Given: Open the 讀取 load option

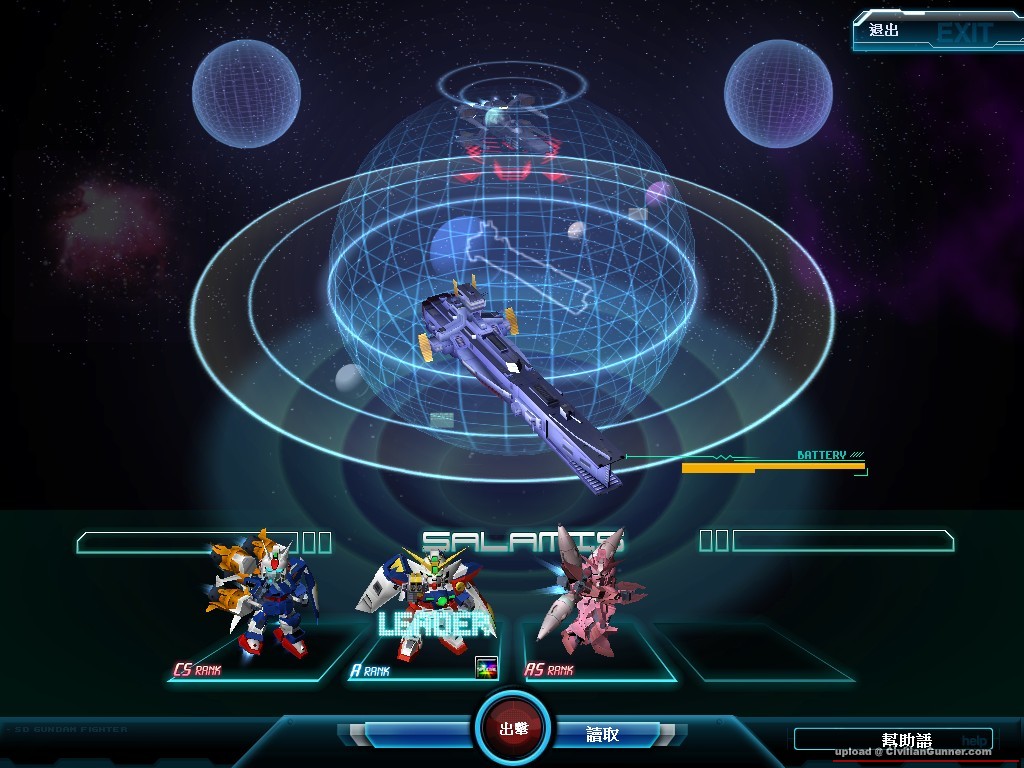Looking at the screenshot, I should click(602, 734).
